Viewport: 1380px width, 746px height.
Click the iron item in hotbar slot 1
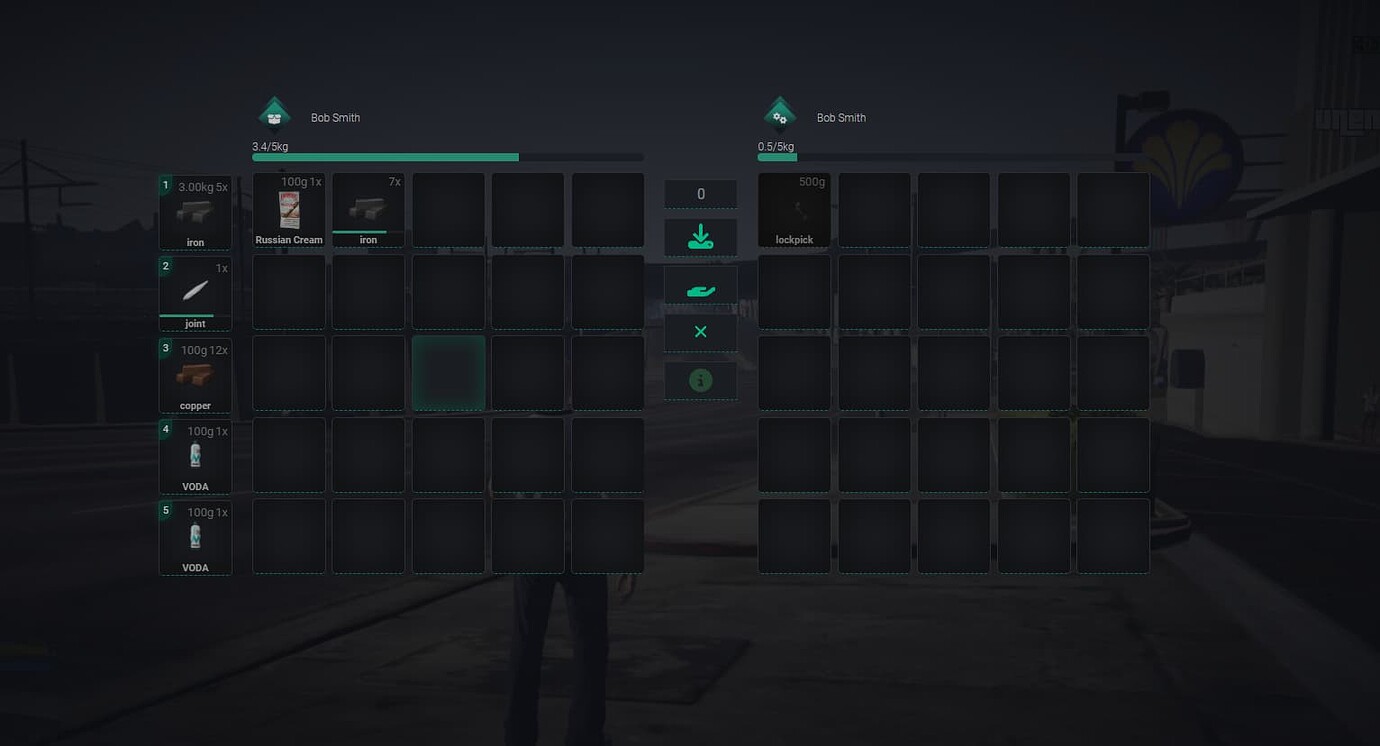click(195, 212)
